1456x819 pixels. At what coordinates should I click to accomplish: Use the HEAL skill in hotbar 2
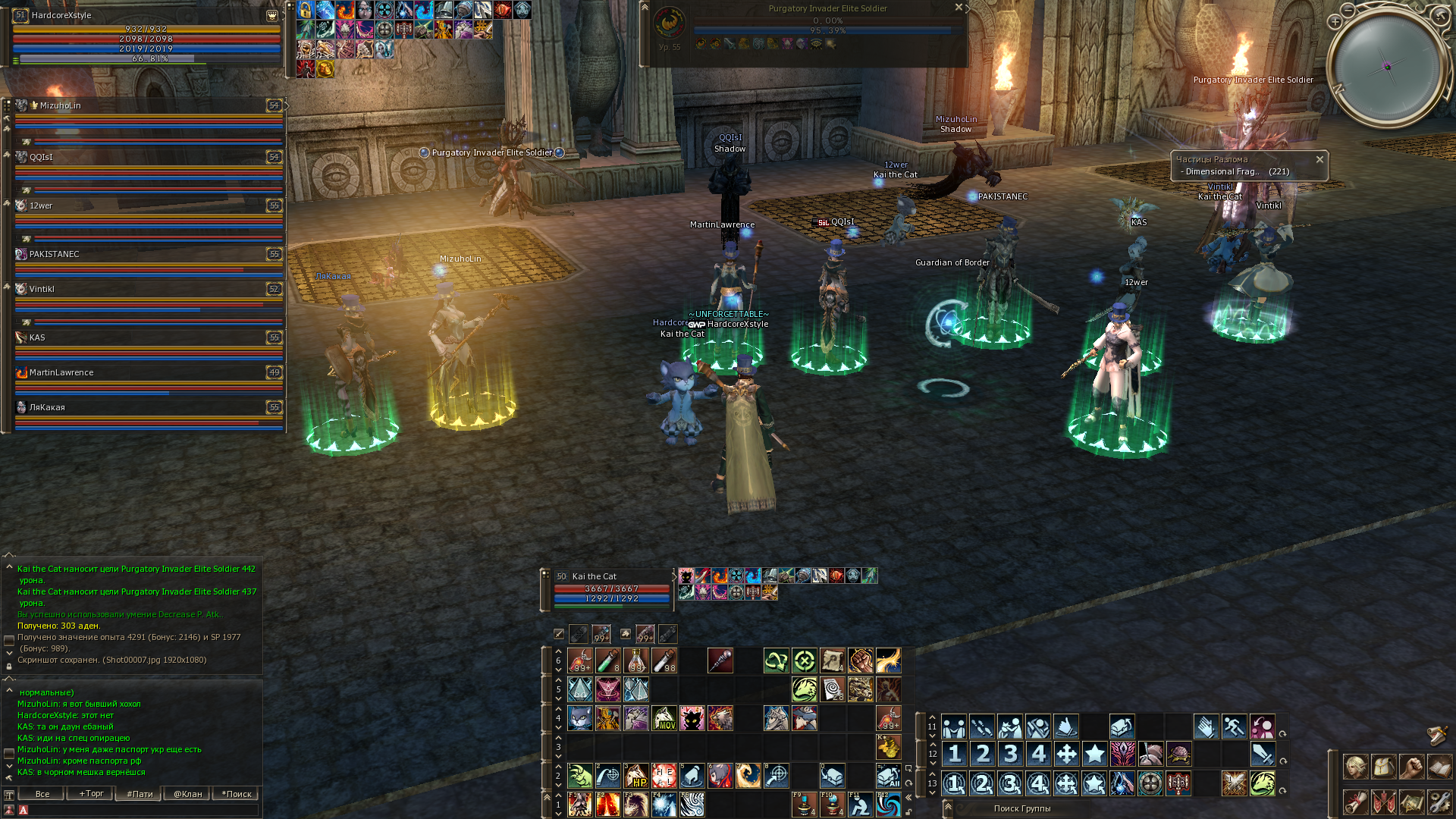tap(664, 775)
